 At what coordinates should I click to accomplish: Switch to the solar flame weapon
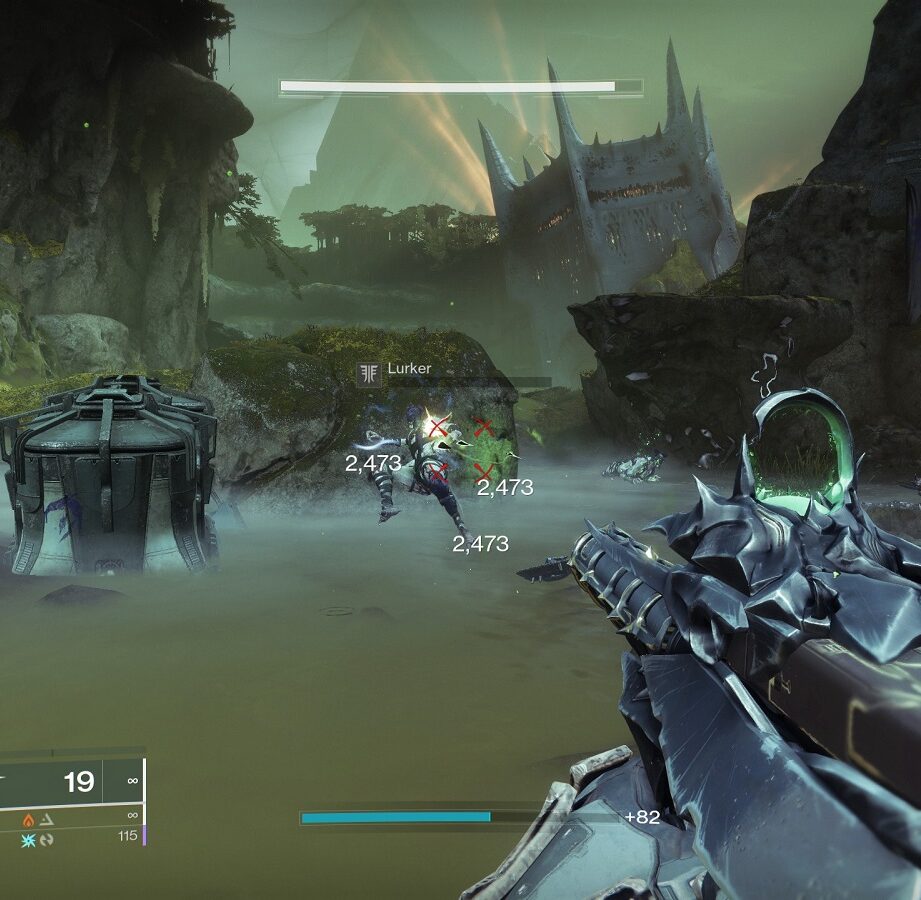tap(28, 818)
